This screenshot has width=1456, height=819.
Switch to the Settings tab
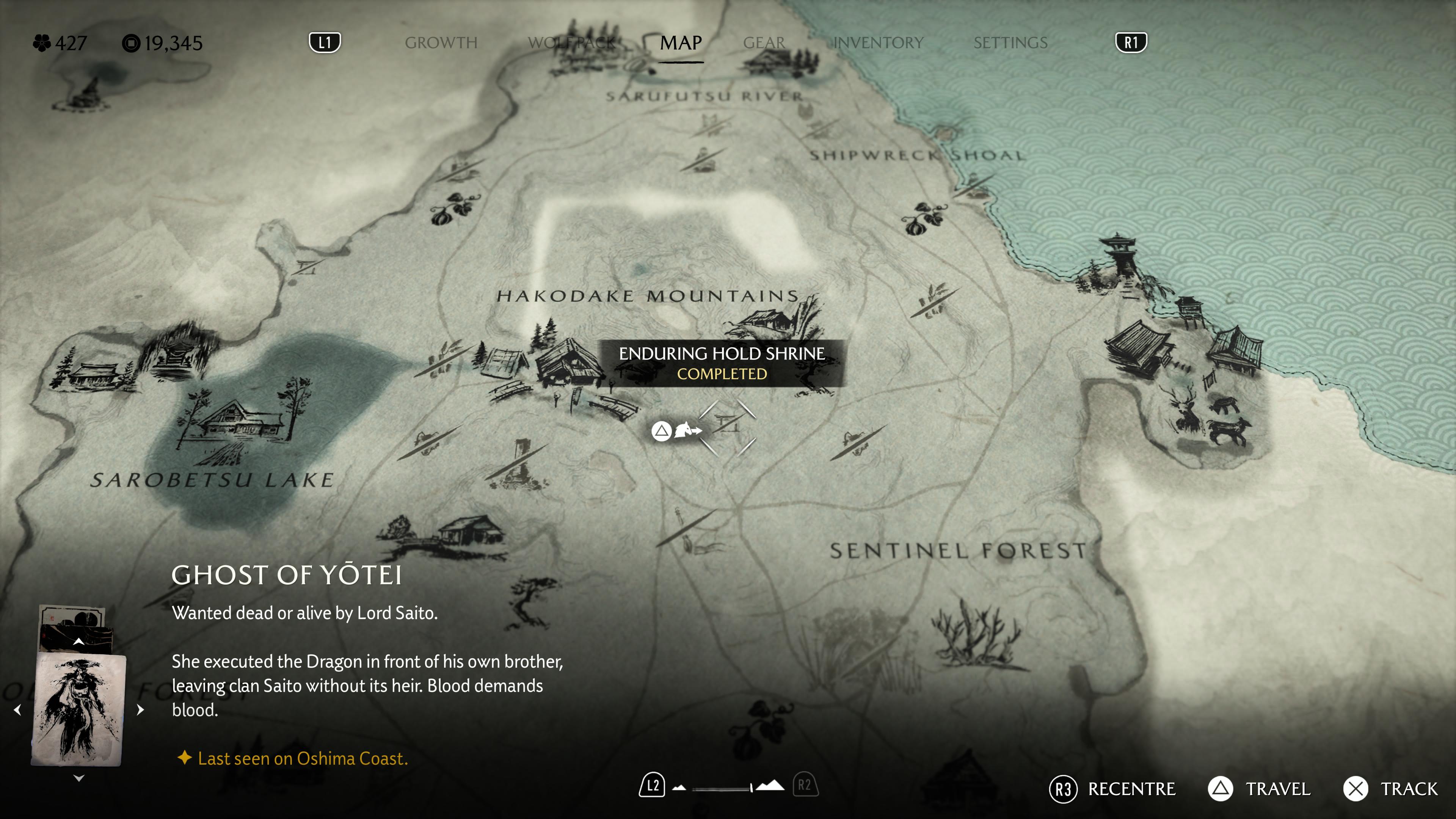point(1010,43)
